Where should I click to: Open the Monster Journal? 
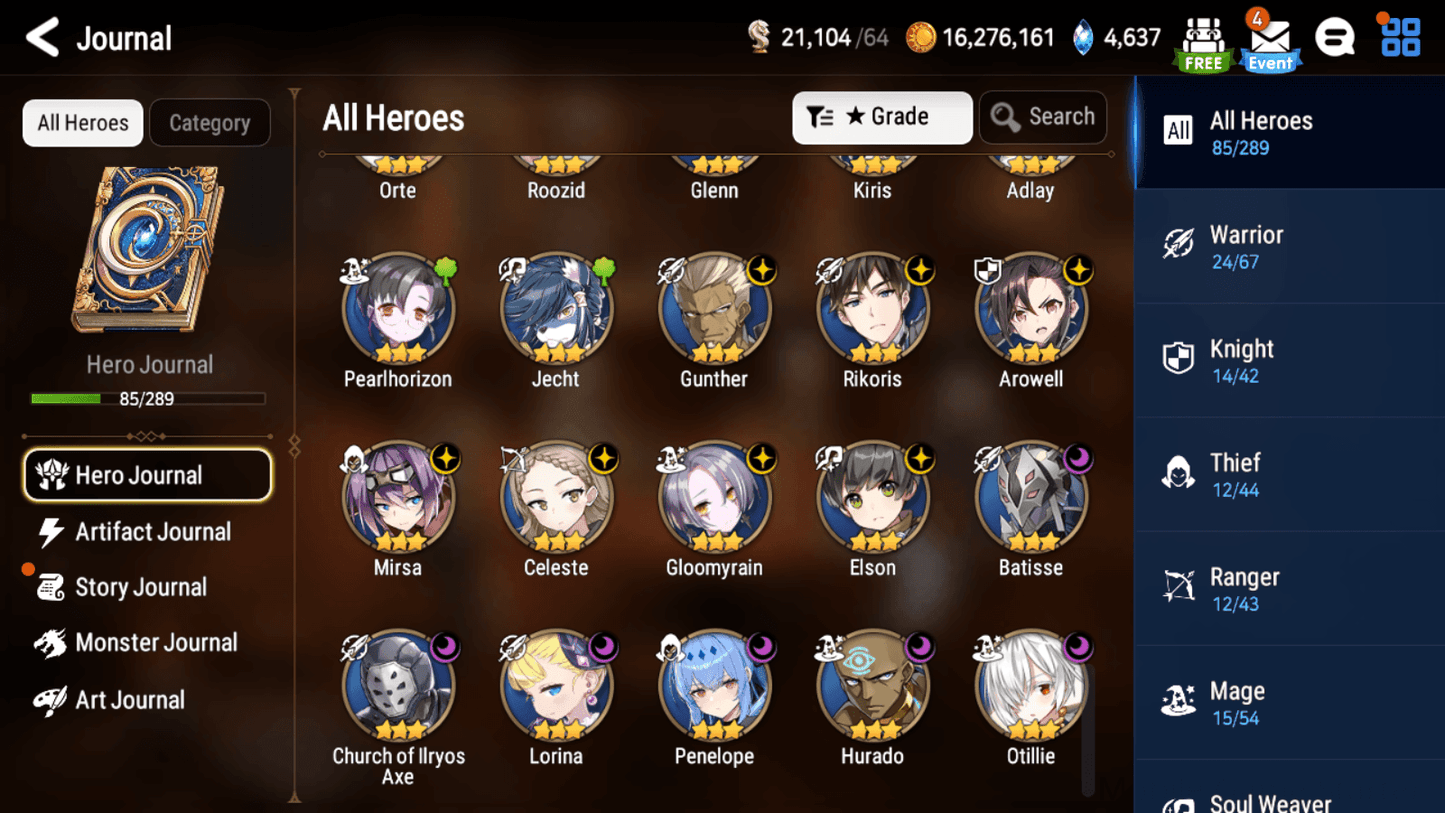click(x=155, y=643)
